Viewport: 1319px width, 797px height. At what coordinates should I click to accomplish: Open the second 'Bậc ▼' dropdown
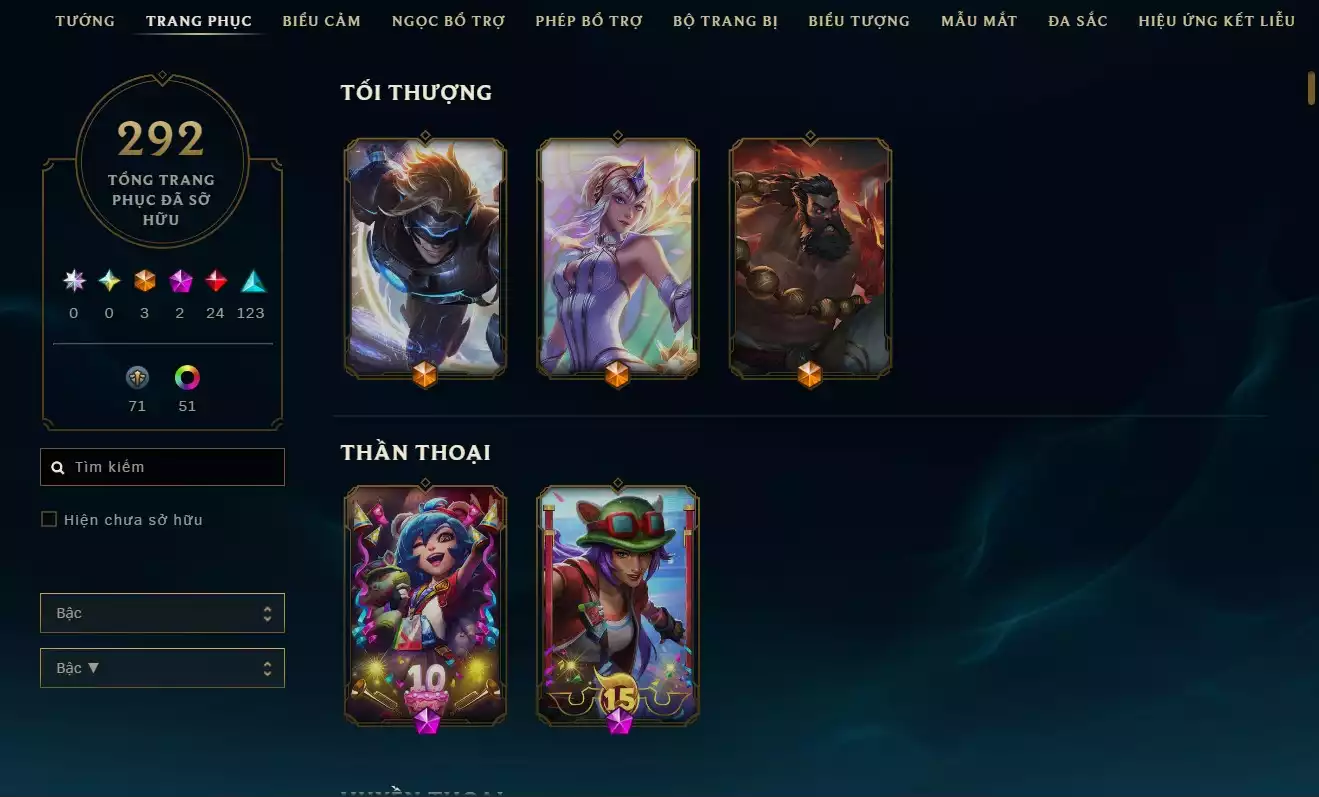162,667
